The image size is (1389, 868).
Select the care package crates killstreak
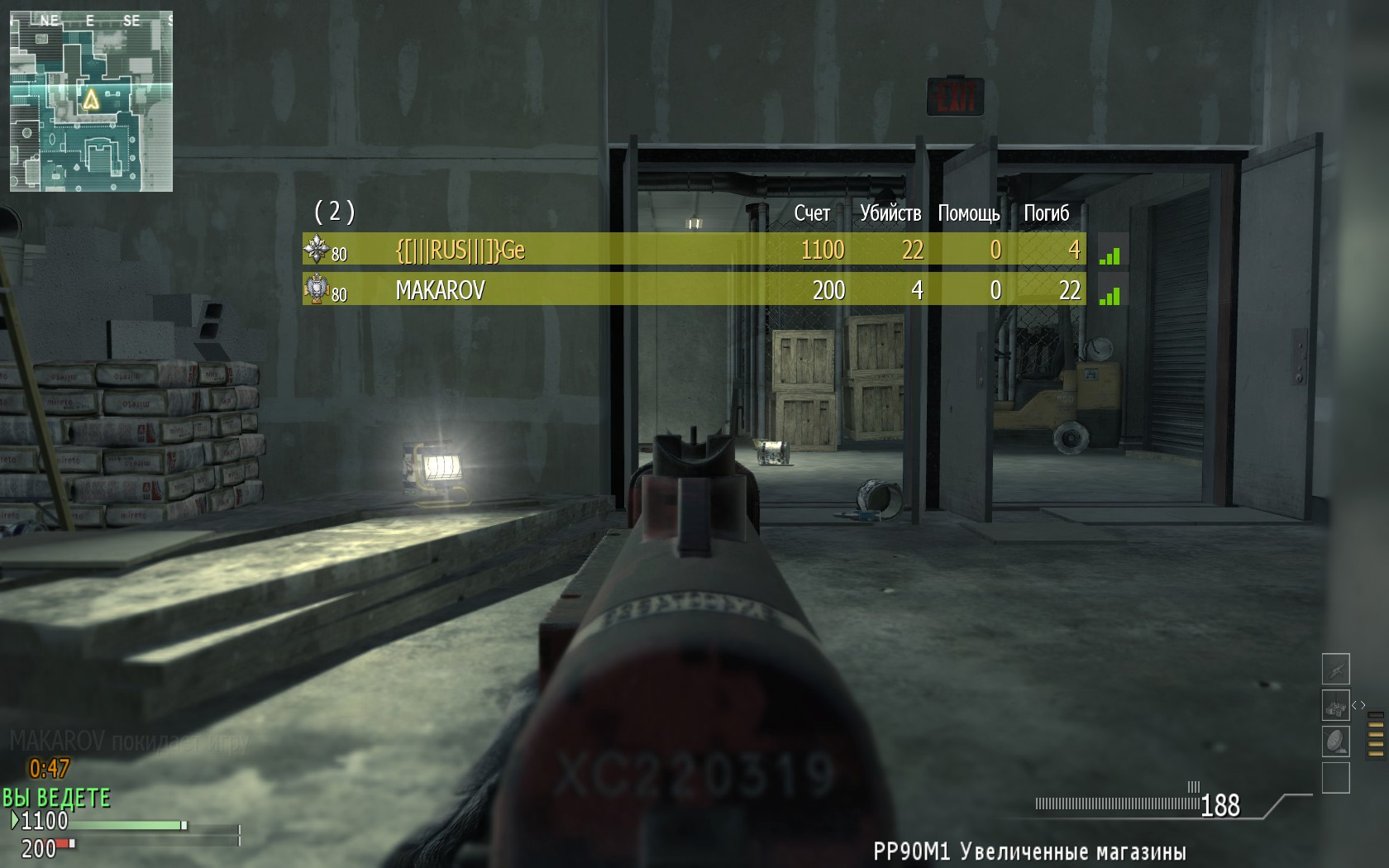(1335, 707)
